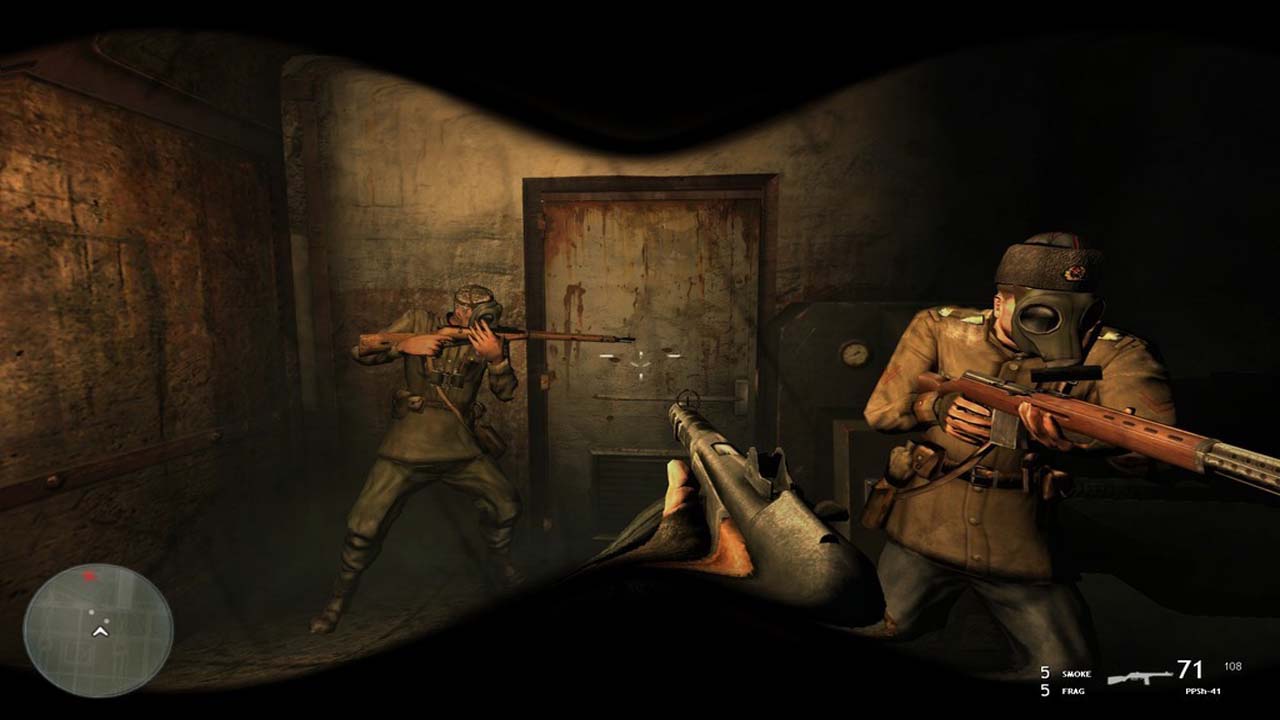Click the red enemy marker on the minimap
Image resolution: width=1280 pixels, height=720 pixels.
(89, 576)
